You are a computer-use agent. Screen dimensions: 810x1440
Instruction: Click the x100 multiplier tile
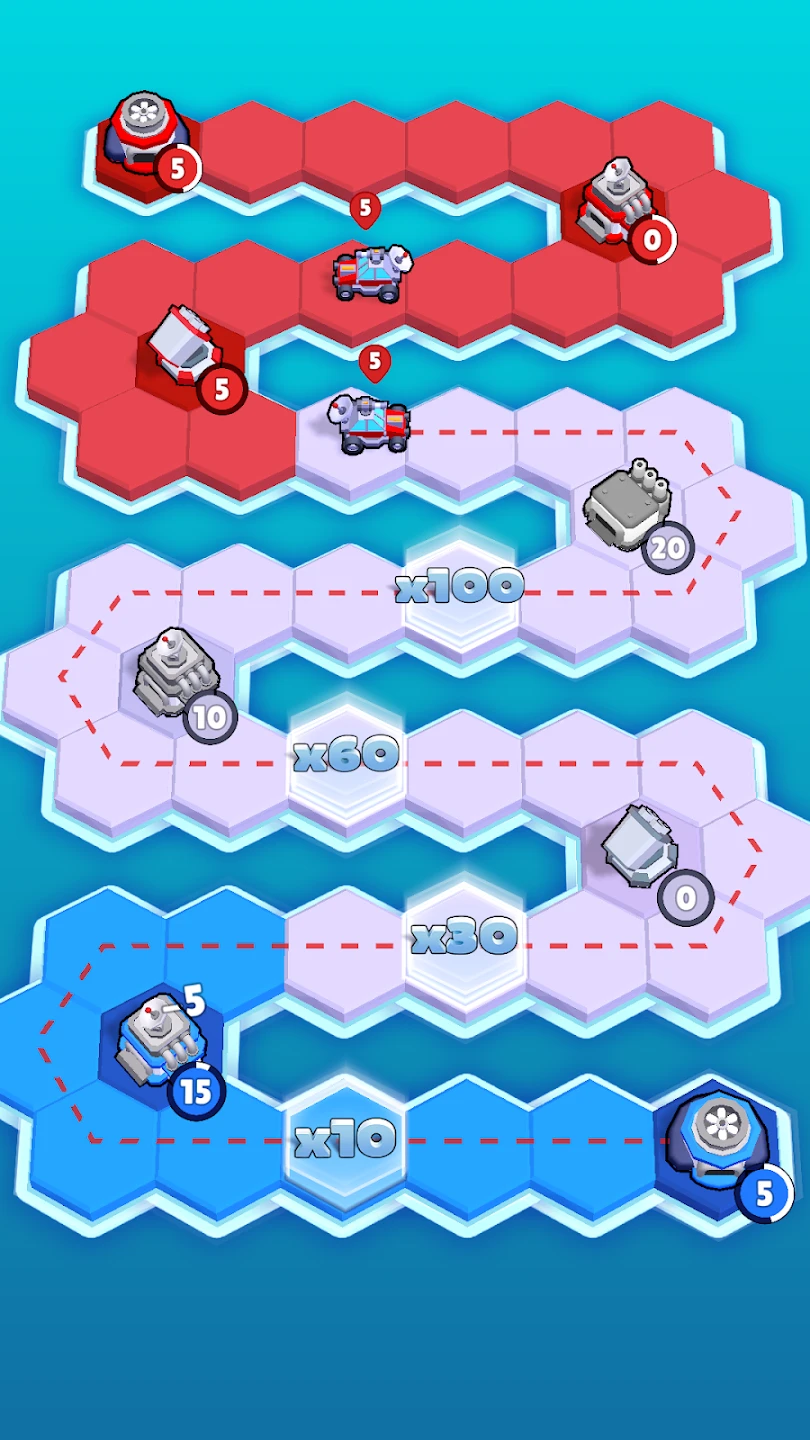pyautogui.click(x=460, y=587)
